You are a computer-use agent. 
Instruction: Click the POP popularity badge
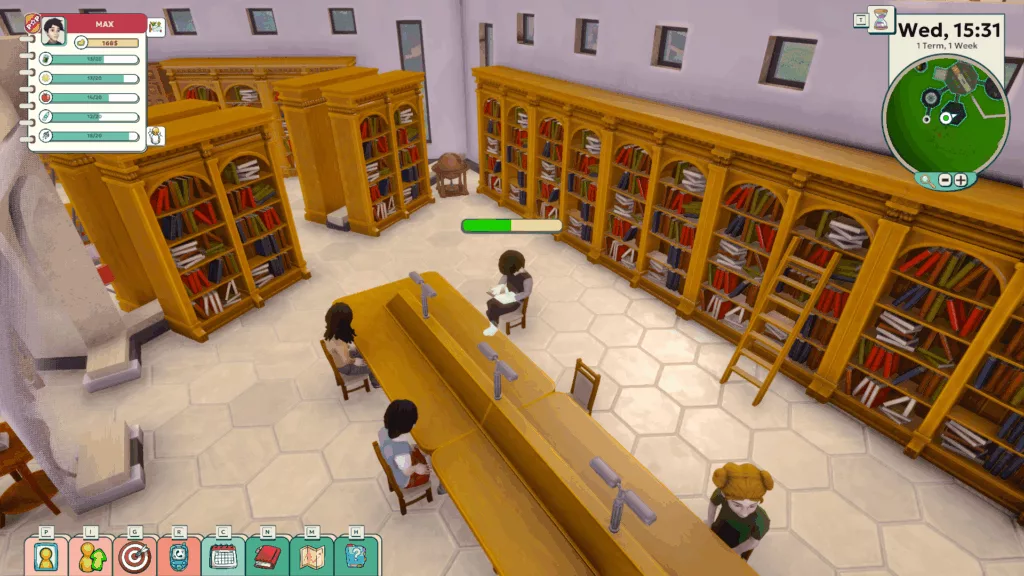coord(32,22)
